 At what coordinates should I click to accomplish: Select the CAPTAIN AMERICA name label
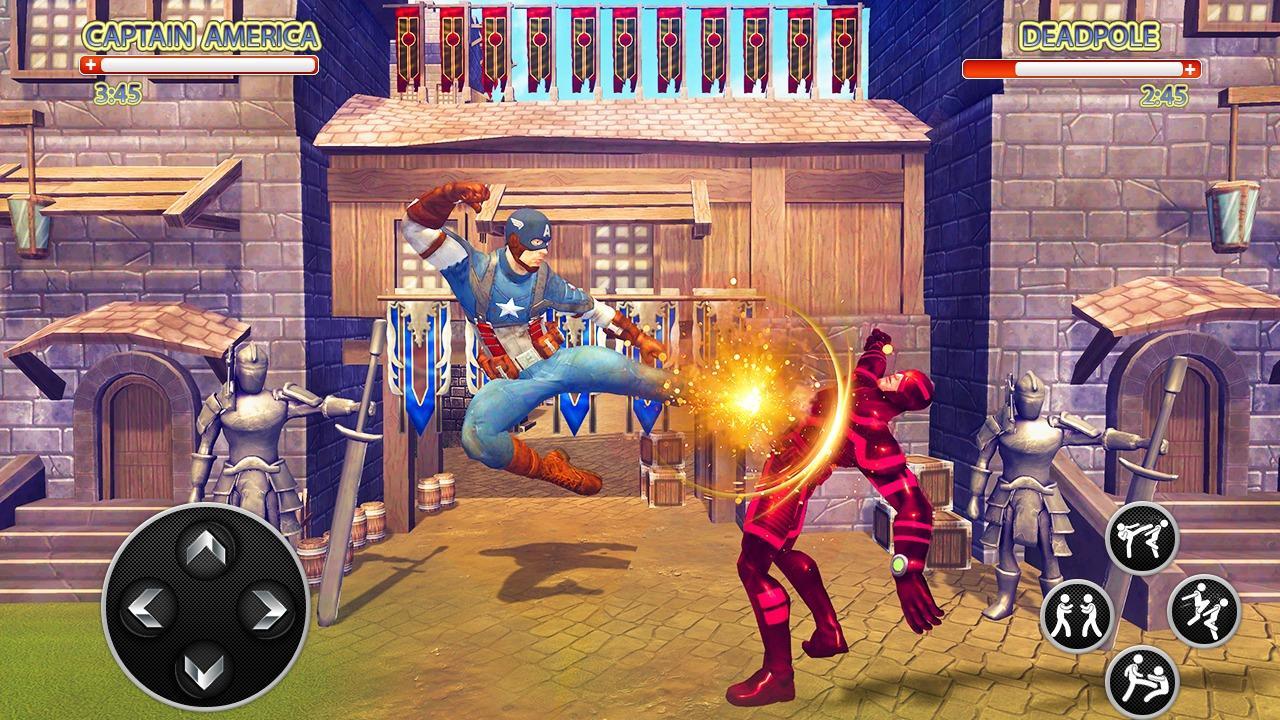point(198,38)
